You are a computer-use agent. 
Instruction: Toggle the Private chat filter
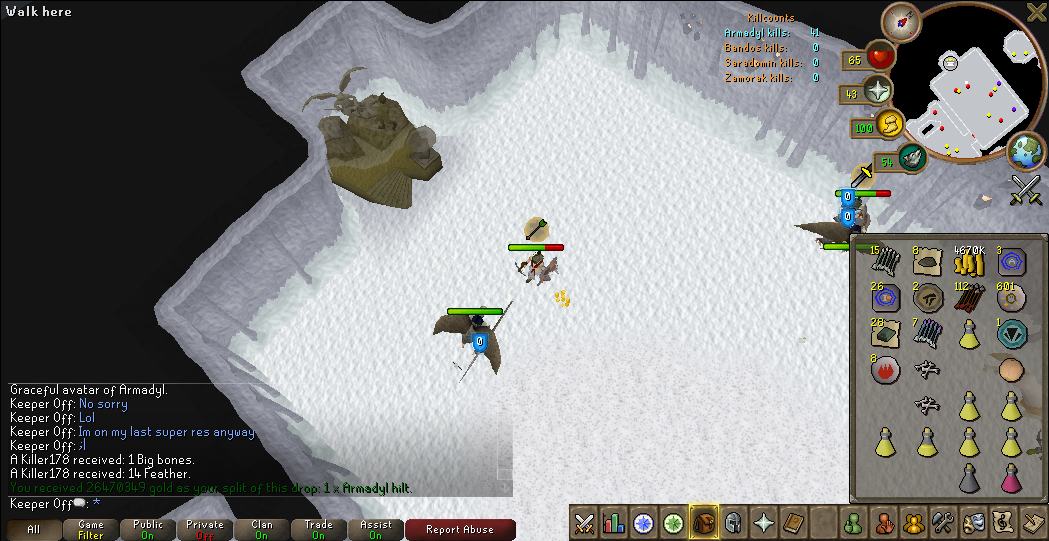point(205,530)
